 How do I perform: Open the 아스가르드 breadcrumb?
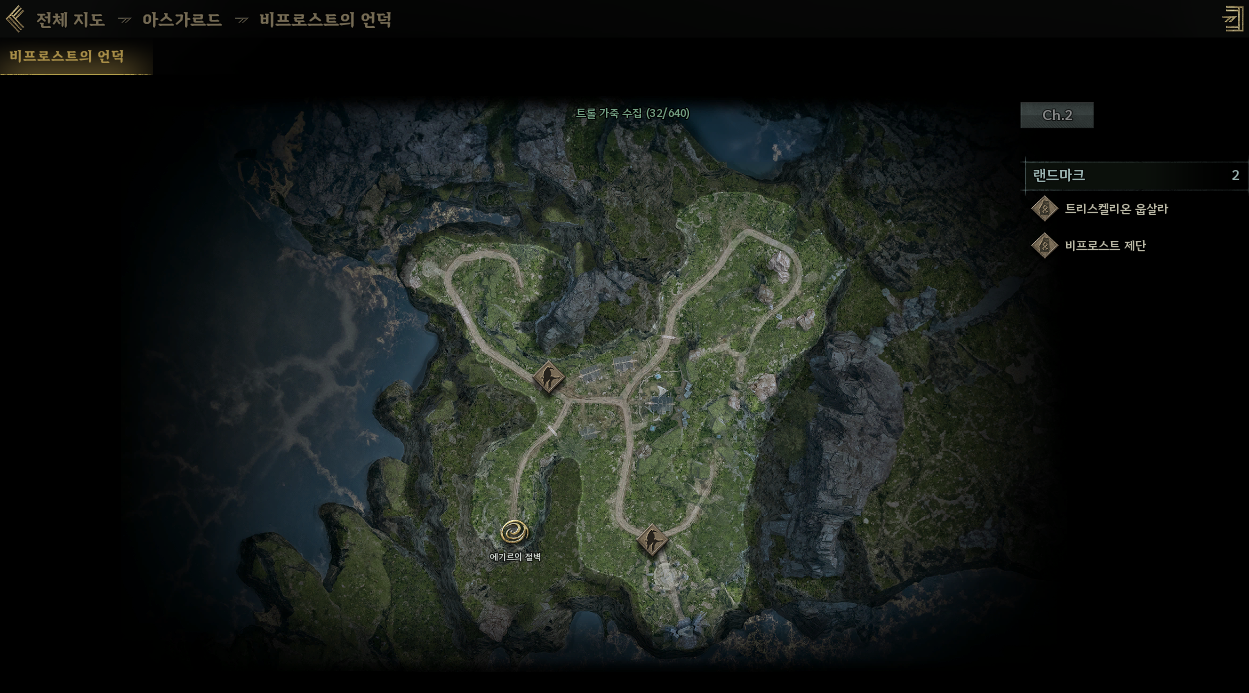tap(181, 20)
